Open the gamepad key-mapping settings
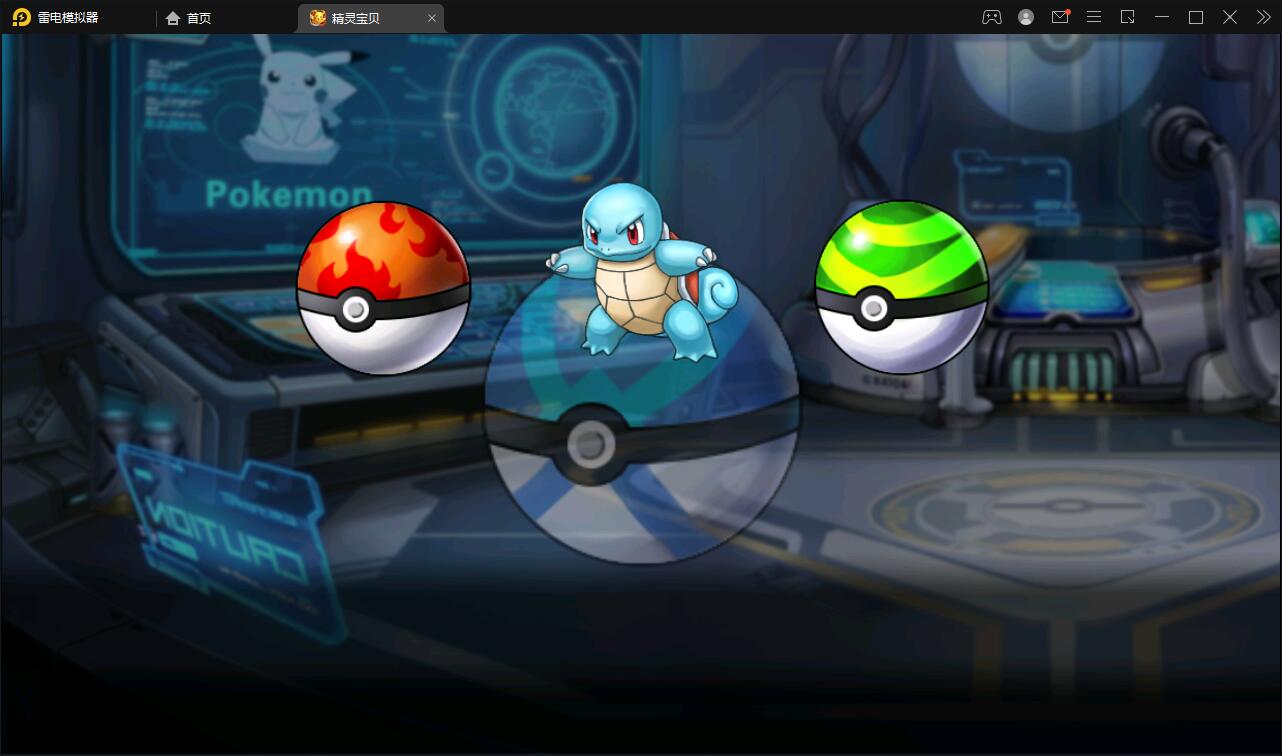Screen dimensions: 1282x756 coord(991,17)
